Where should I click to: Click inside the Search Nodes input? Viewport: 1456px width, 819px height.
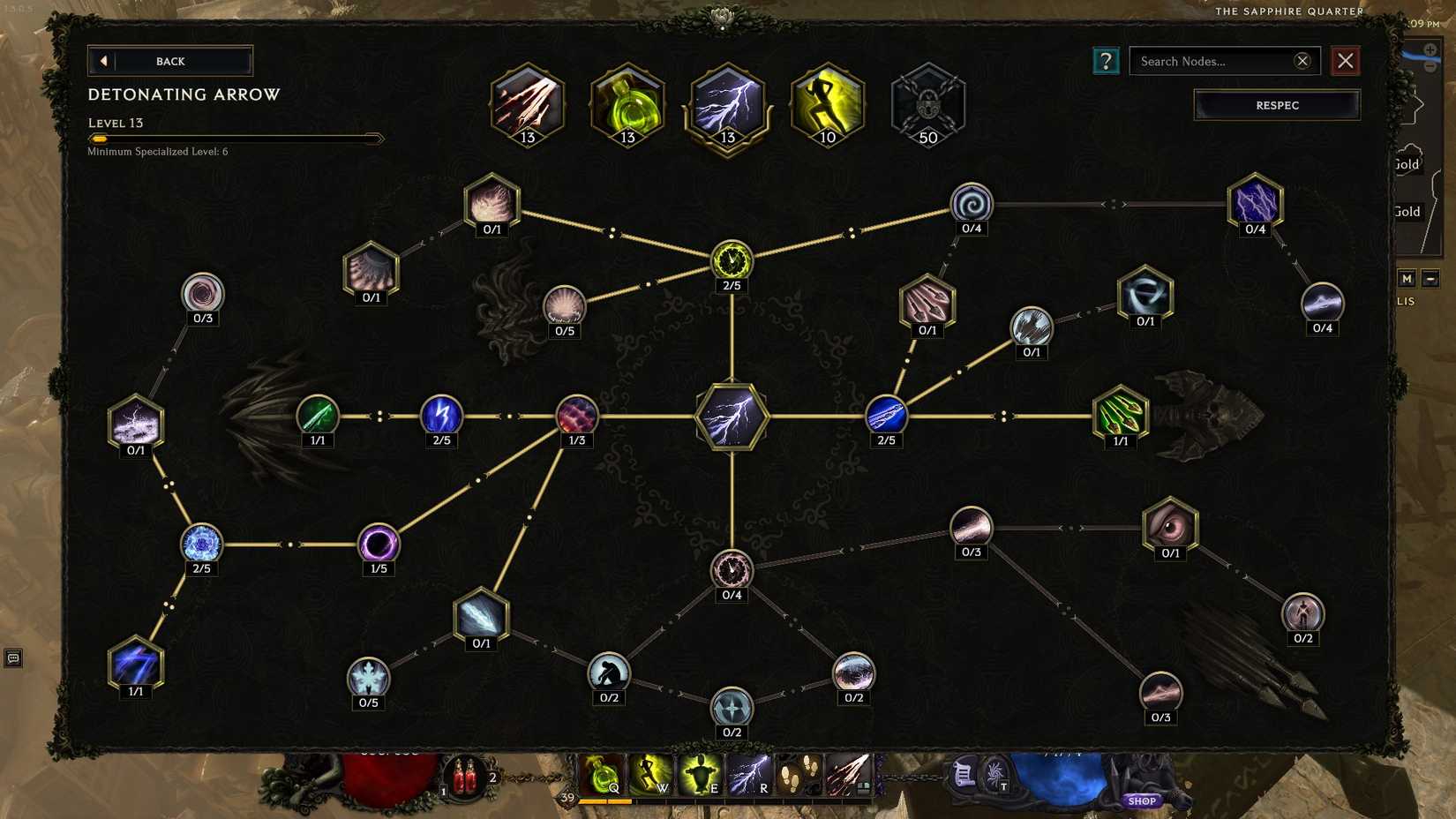point(1218,61)
